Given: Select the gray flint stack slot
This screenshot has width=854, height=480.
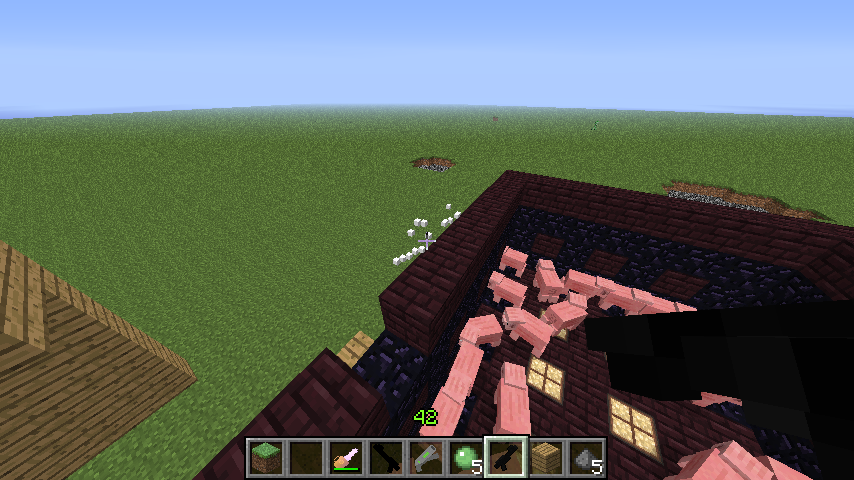Looking at the screenshot, I should point(585,457).
